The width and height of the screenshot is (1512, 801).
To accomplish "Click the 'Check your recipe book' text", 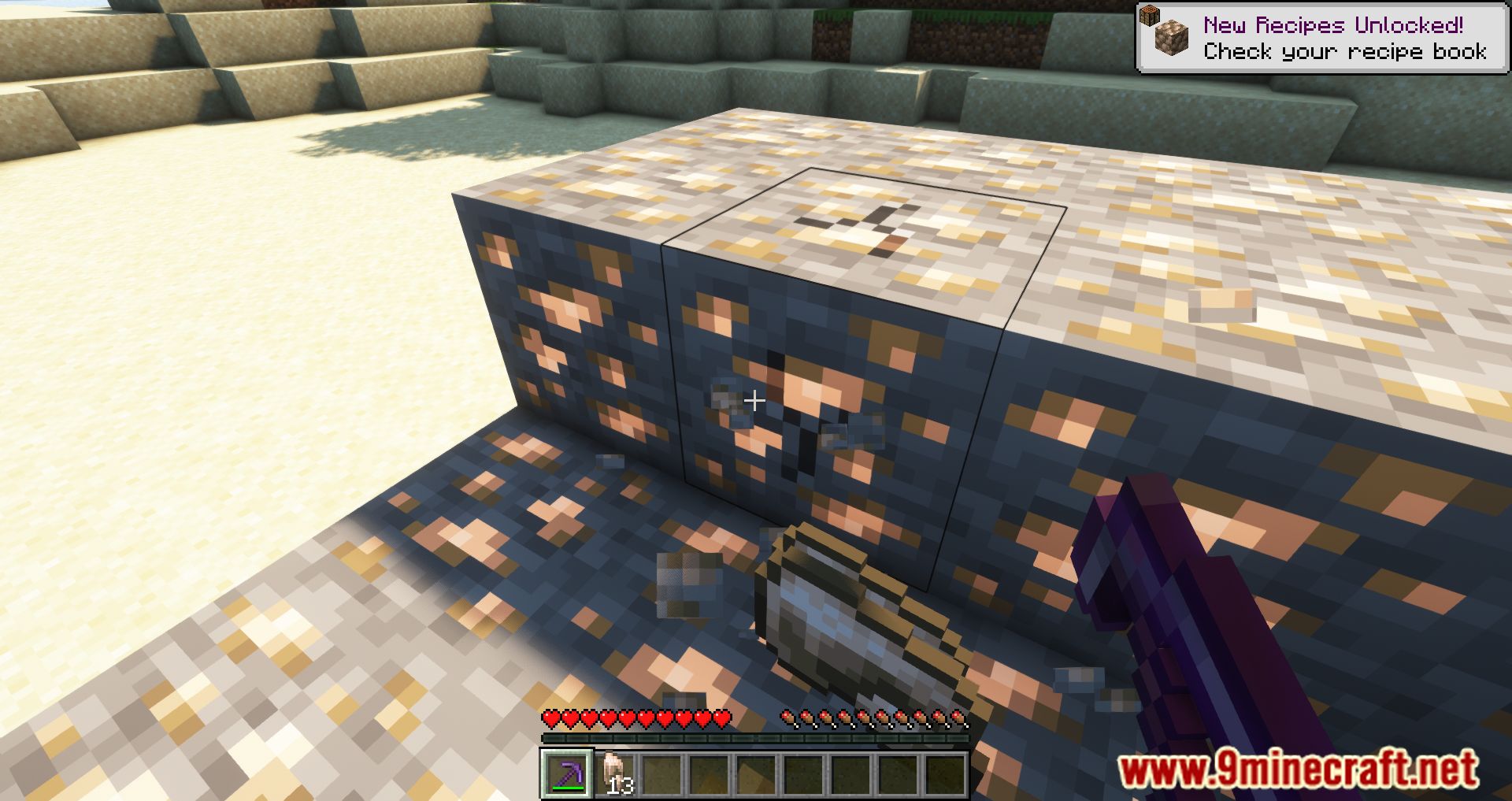I will [x=1344, y=52].
